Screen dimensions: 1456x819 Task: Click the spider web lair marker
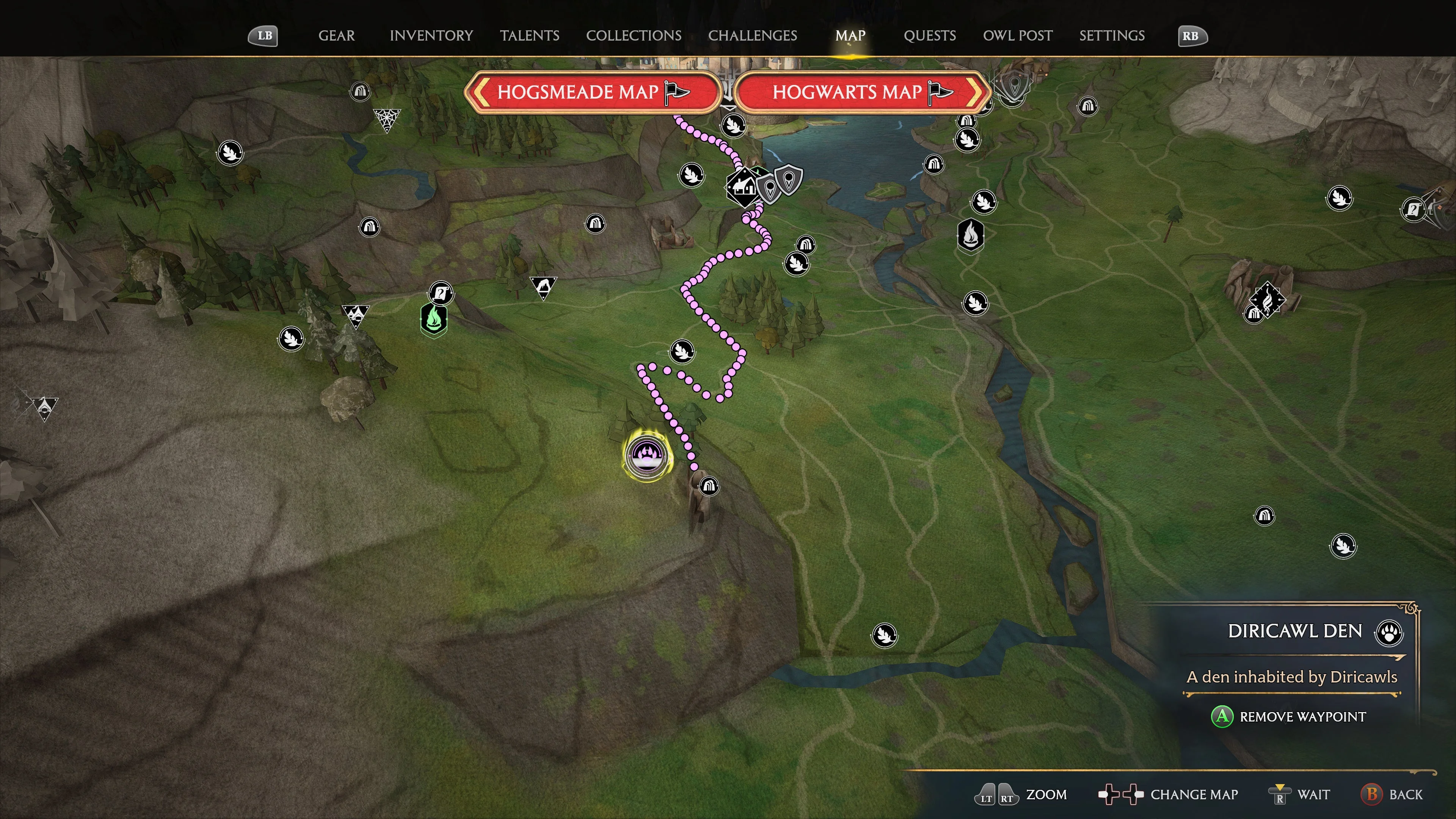pos(387,119)
